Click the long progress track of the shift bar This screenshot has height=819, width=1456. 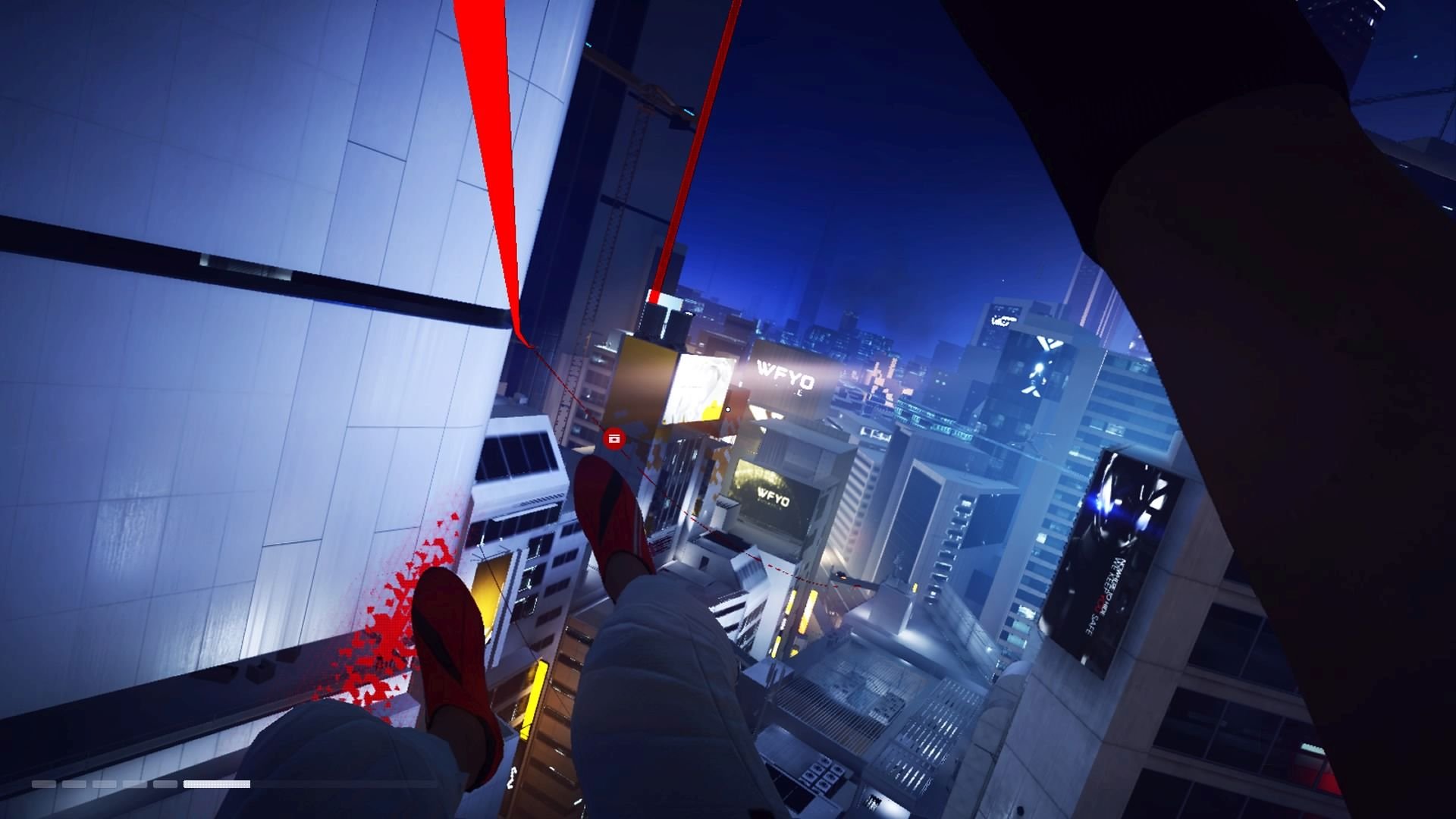(x=144, y=784)
